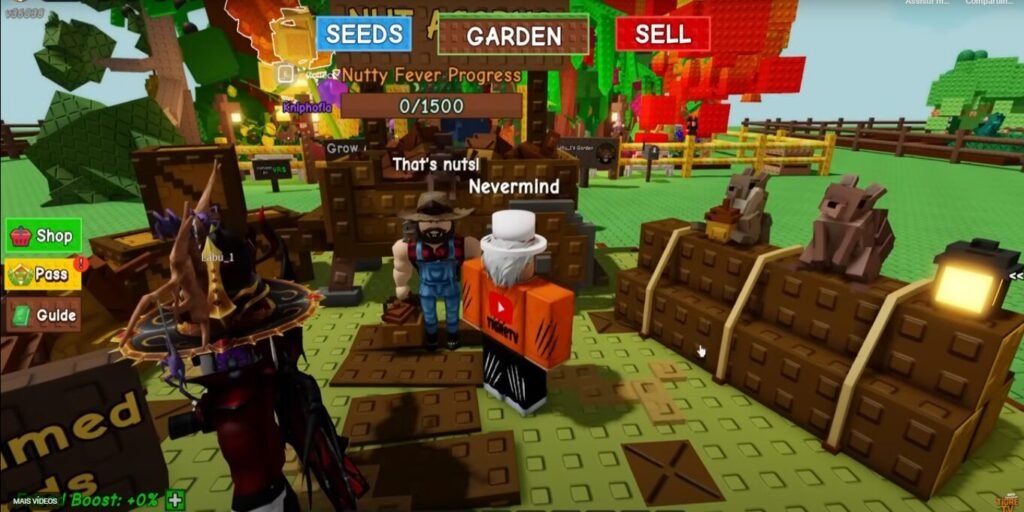This screenshot has height=512, width=1024.
Task: Select the red SELL button
Action: 662,34
